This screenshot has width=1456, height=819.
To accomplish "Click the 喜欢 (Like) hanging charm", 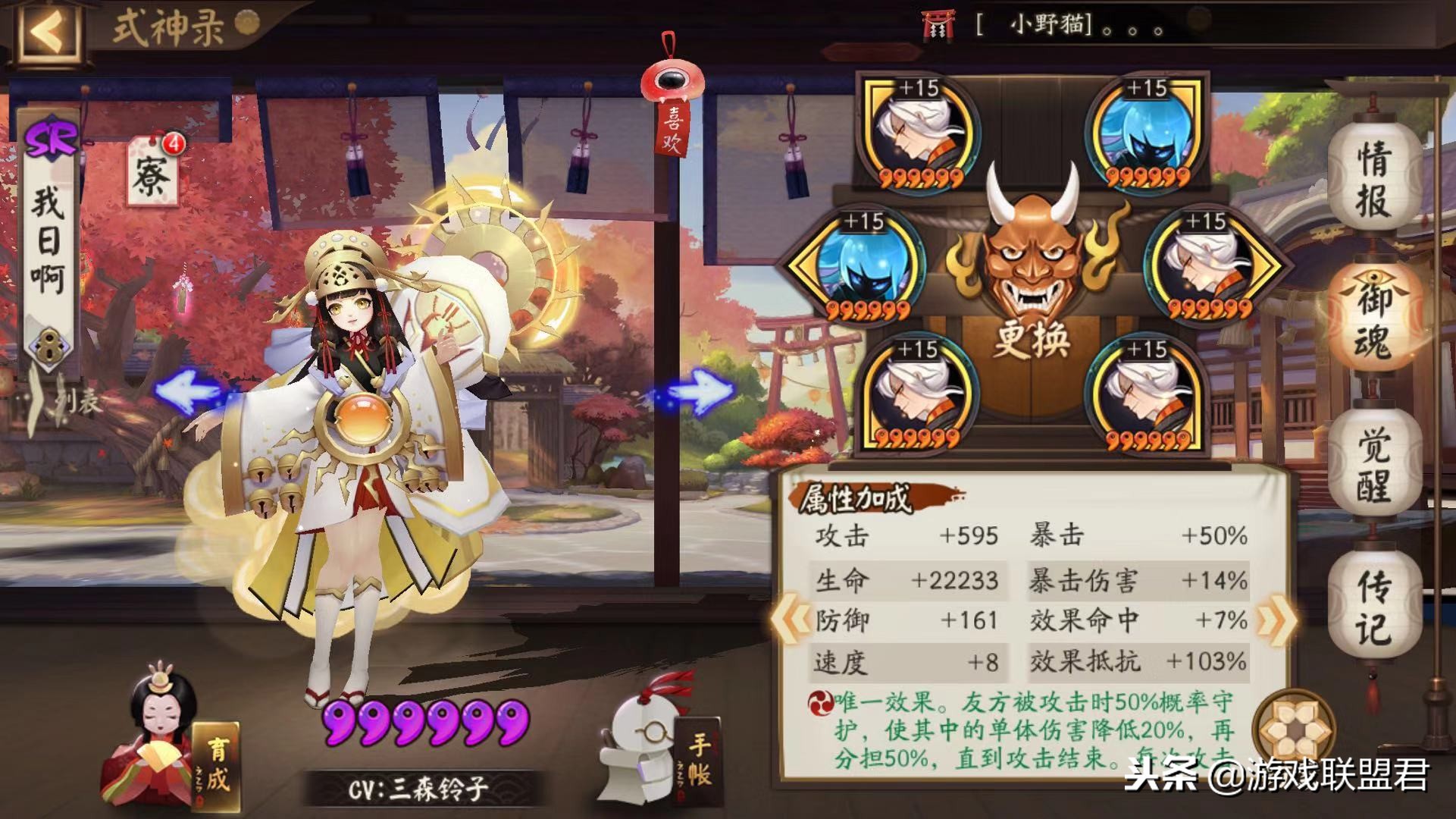I will [670, 99].
